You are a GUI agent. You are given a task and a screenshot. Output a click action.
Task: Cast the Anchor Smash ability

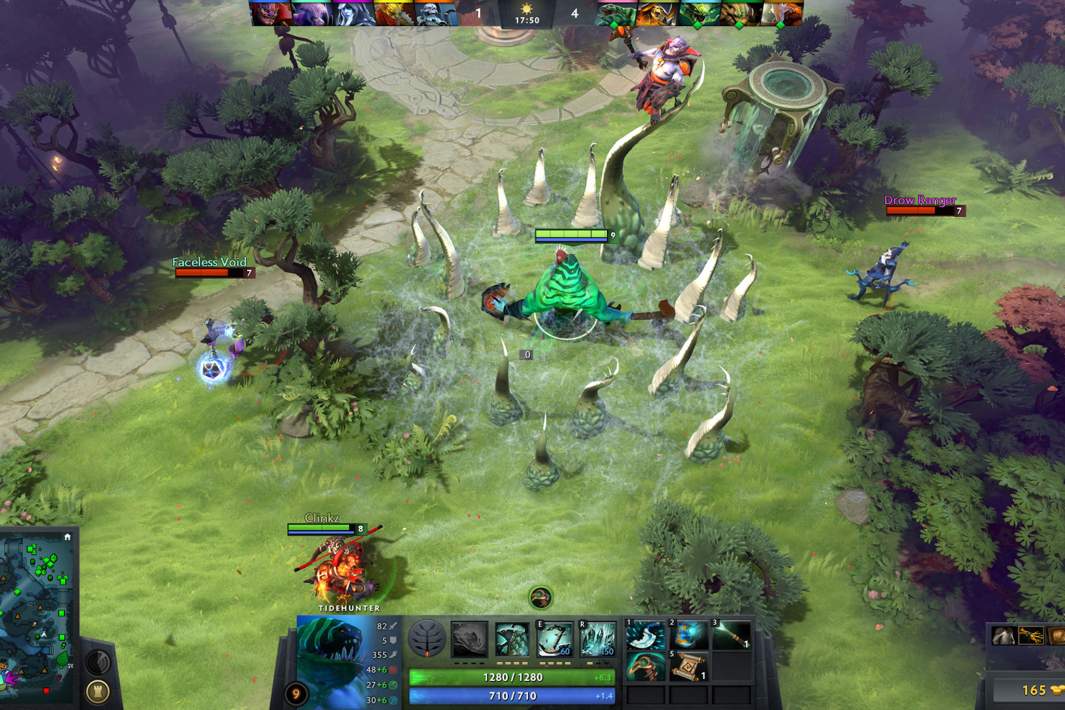[x=555, y=639]
